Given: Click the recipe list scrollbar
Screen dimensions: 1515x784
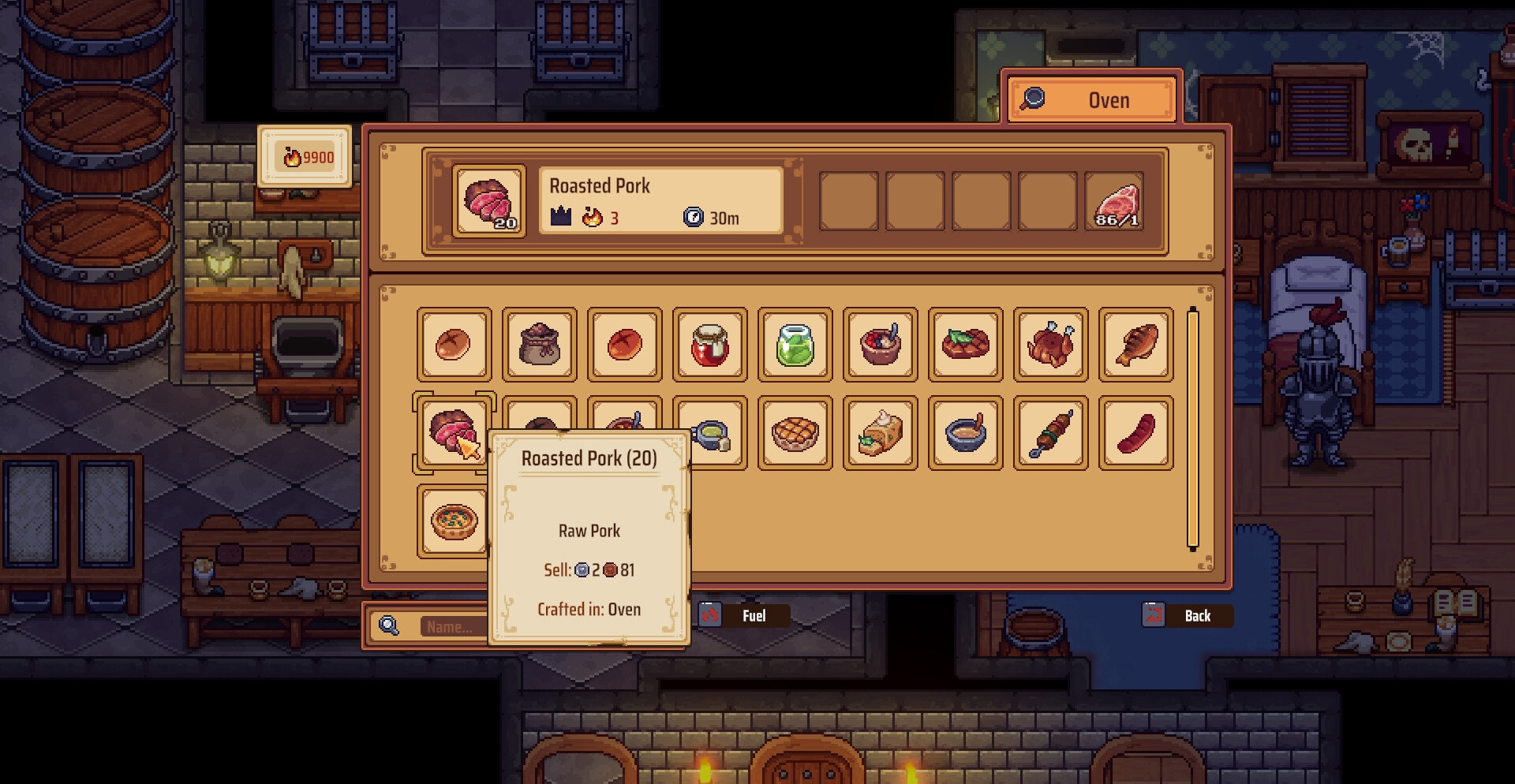Looking at the screenshot, I should (1192, 429).
